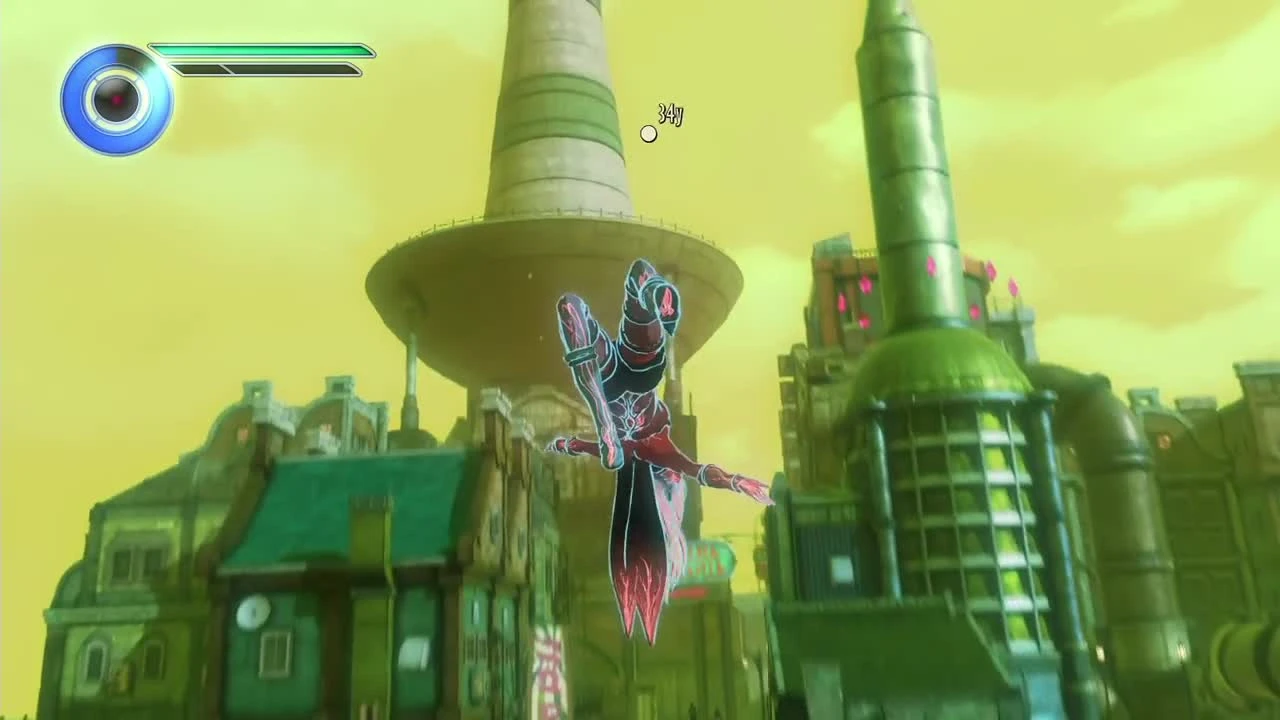Click the white aiming reticle dot

(648, 134)
